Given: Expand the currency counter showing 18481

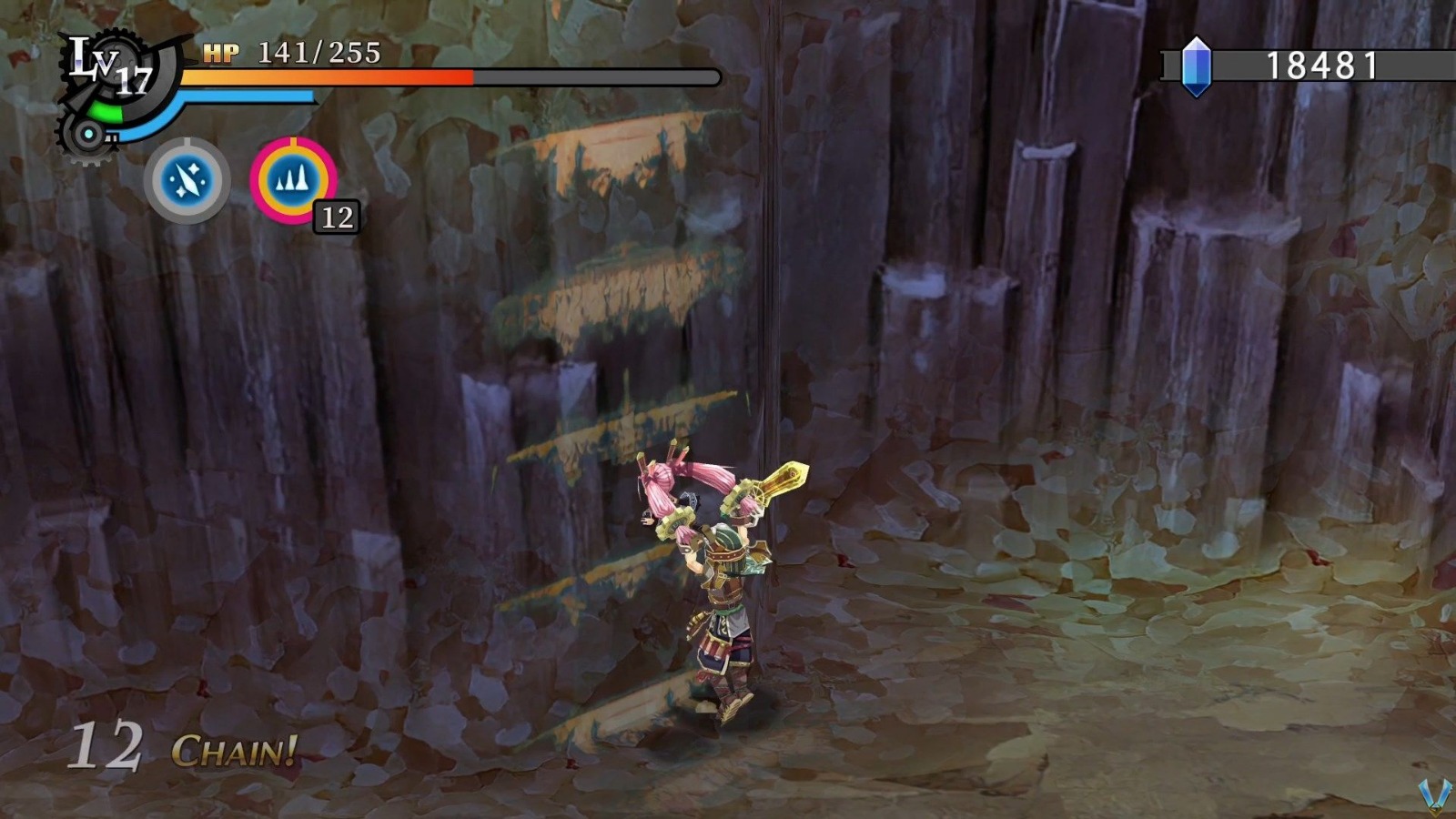Looking at the screenshot, I should 1310,66.
